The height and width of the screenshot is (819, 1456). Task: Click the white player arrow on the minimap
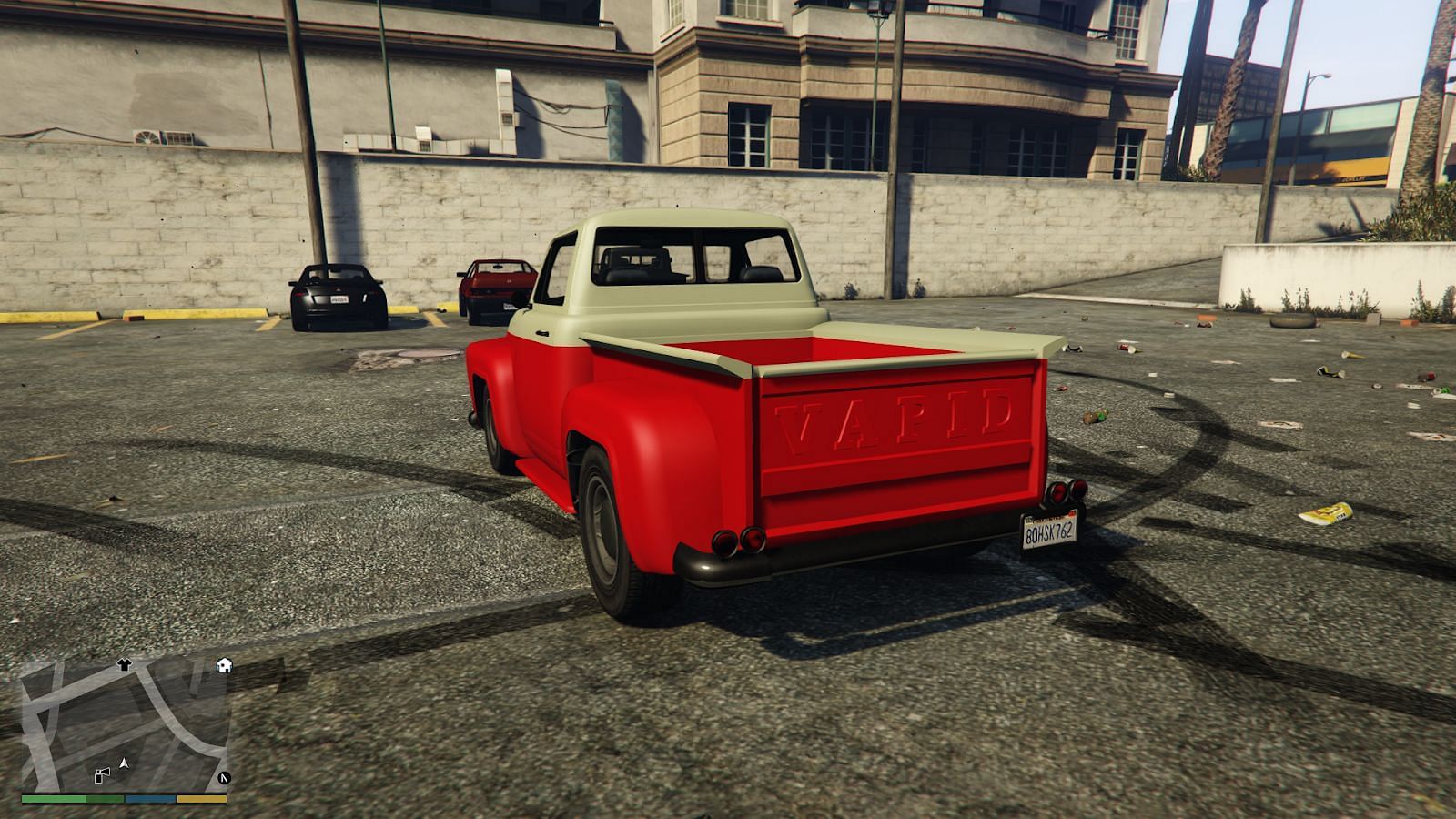click(x=124, y=763)
